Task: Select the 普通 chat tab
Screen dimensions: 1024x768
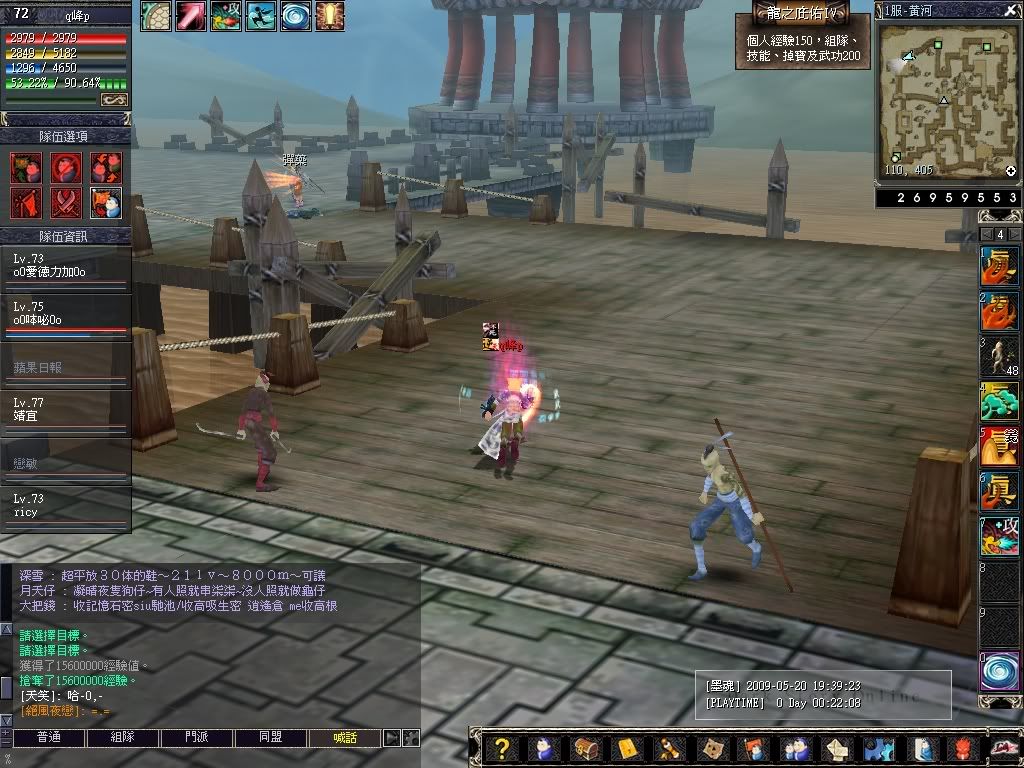Action: point(48,738)
